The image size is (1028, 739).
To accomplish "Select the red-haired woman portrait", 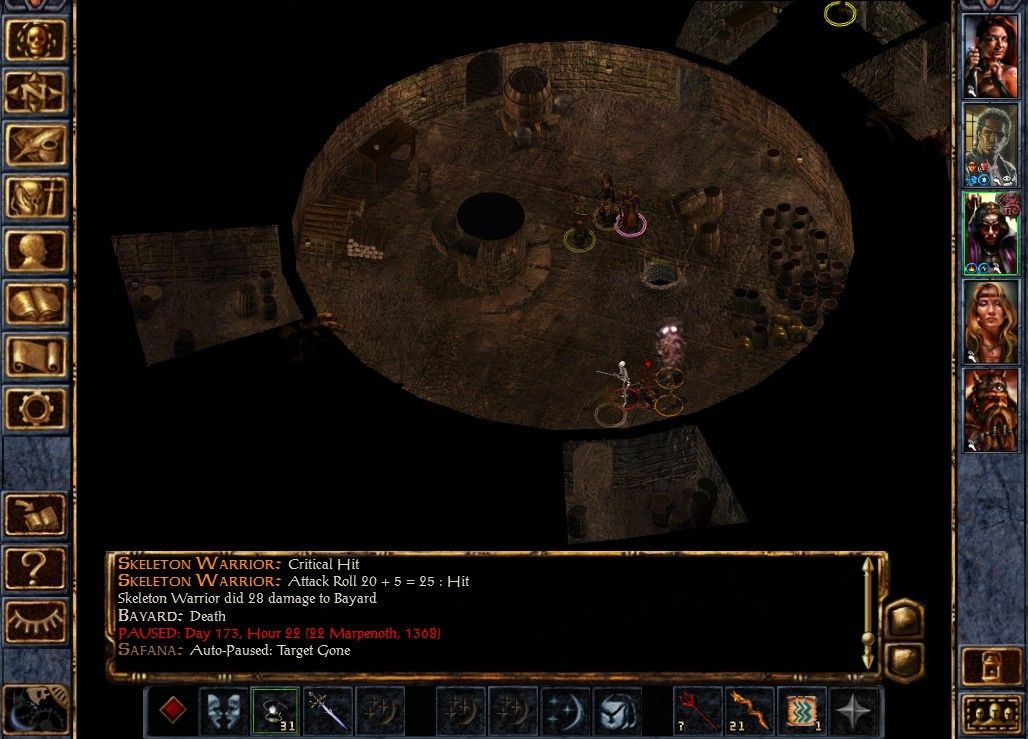I will tap(990, 54).
